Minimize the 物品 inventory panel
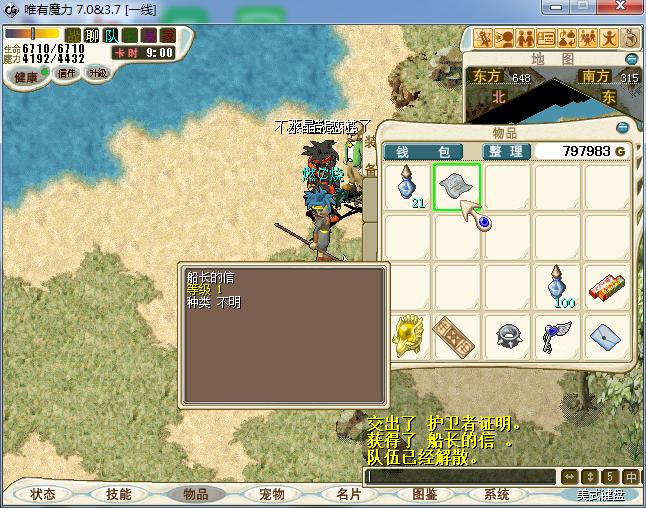 pyautogui.click(x=622, y=127)
